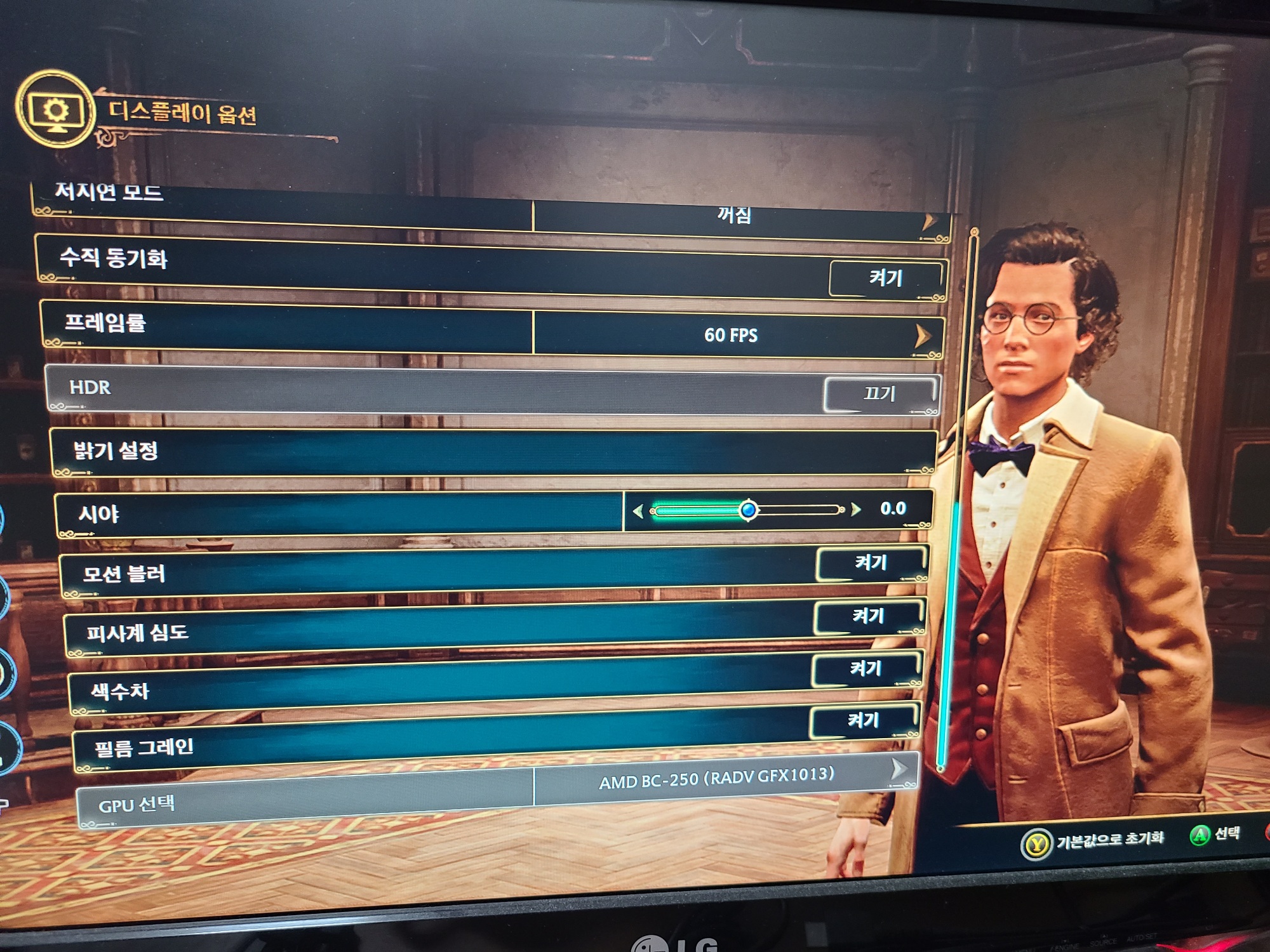Click right arrow on 프레임률 60 FPS
Viewport: 1270px width, 952px height.
(x=923, y=336)
